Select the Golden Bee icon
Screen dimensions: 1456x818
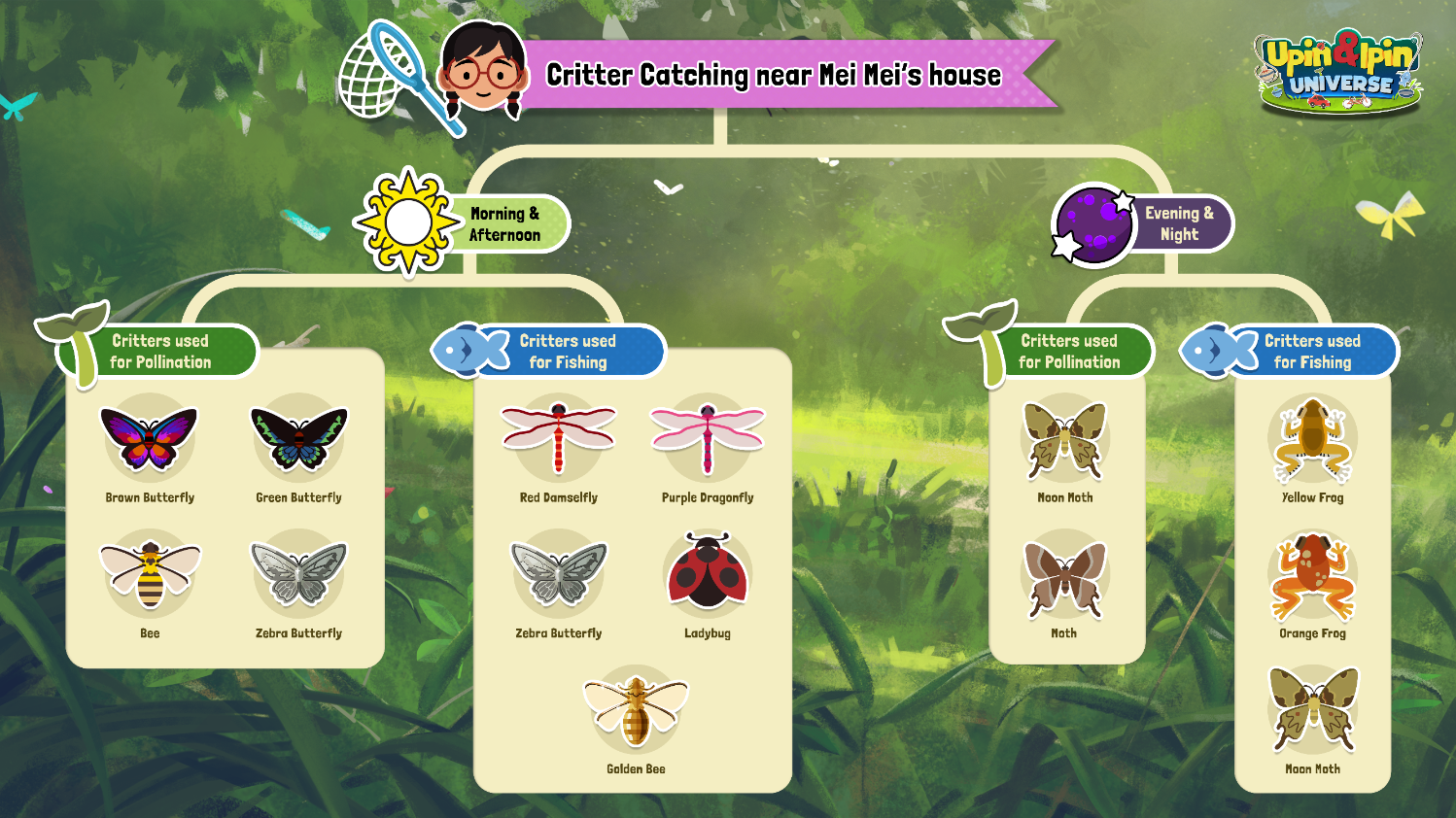[636, 710]
